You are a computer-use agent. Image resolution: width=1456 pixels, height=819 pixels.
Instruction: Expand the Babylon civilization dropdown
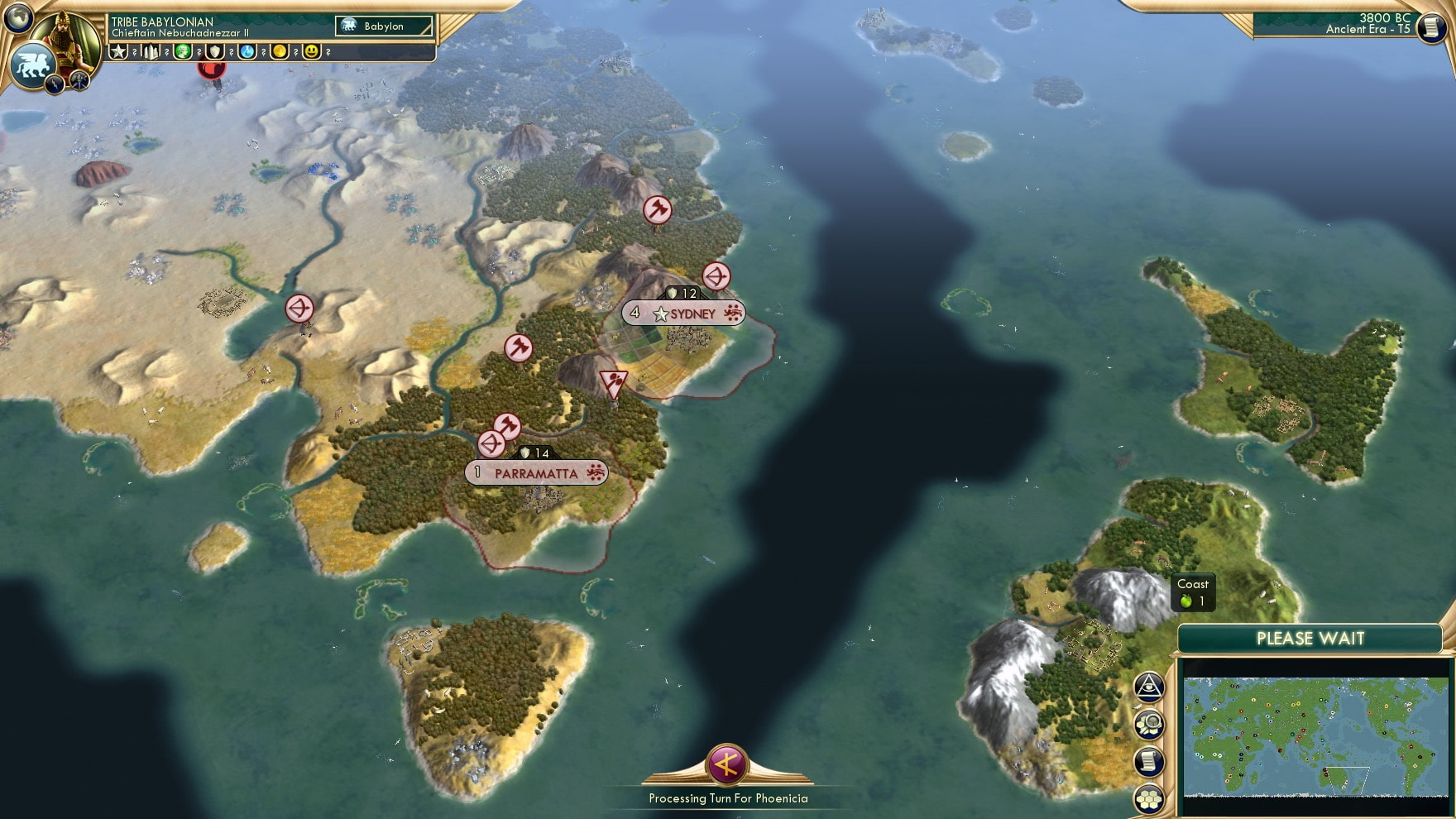(383, 26)
